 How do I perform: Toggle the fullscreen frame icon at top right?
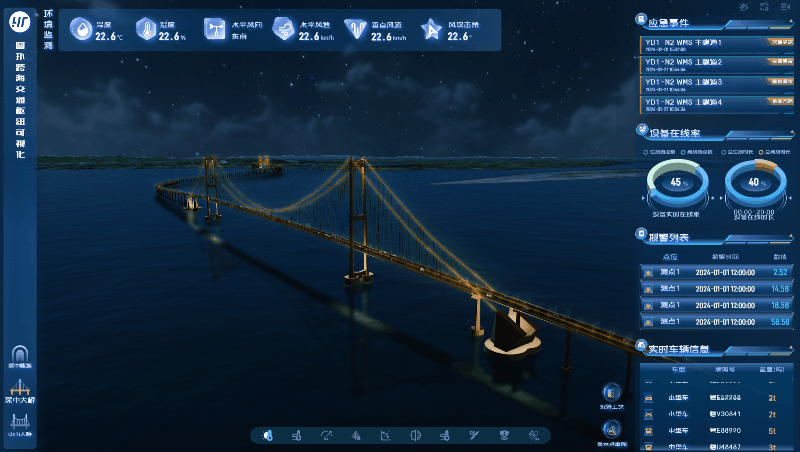(x=763, y=7)
